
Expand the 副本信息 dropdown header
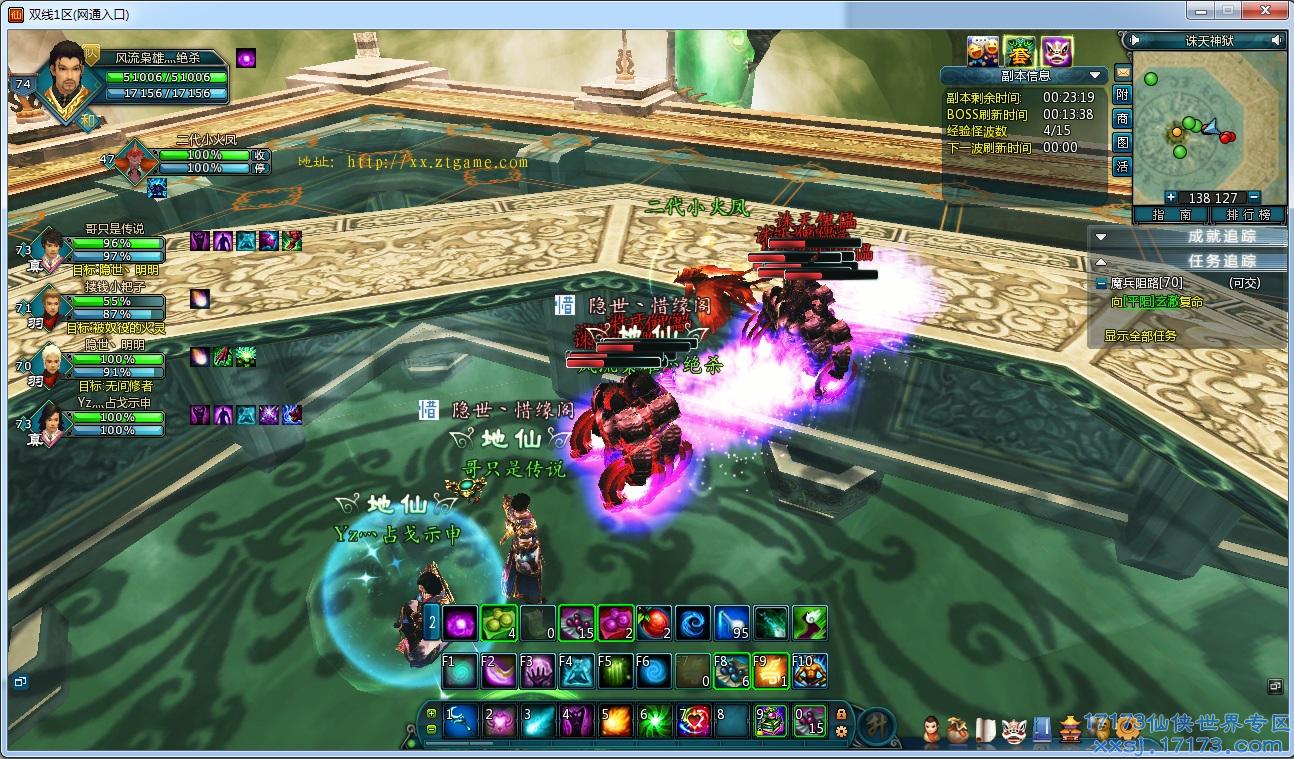[x=1097, y=75]
